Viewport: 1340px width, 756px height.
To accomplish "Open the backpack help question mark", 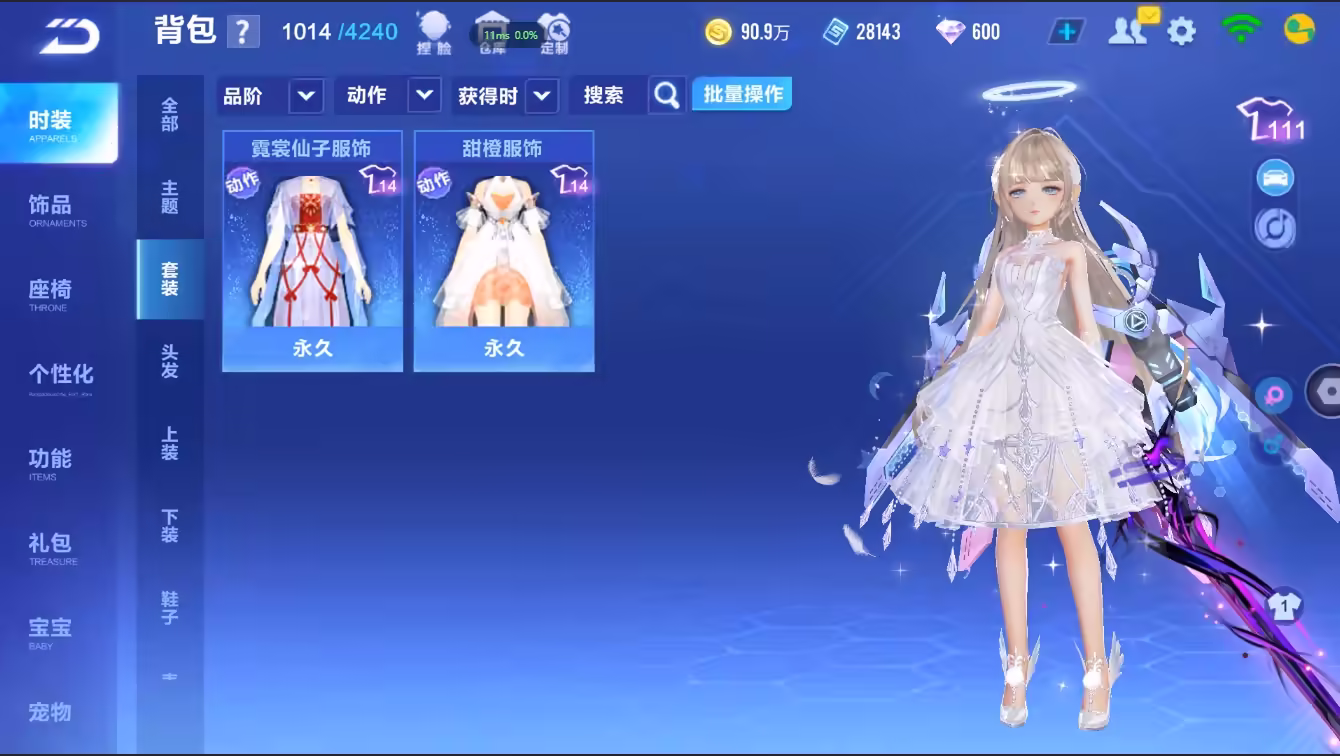I will pos(243,32).
